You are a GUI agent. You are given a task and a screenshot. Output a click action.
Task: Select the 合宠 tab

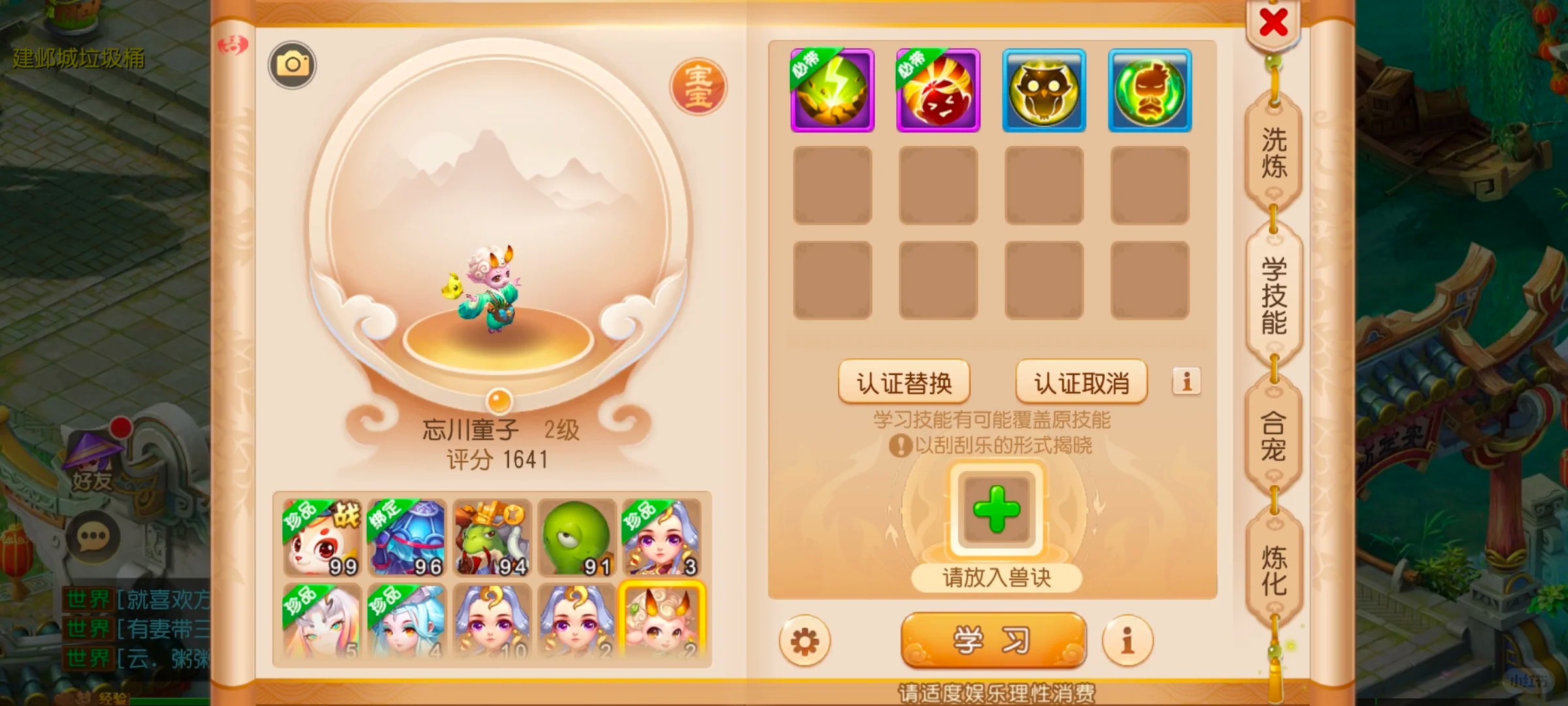click(x=1274, y=437)
